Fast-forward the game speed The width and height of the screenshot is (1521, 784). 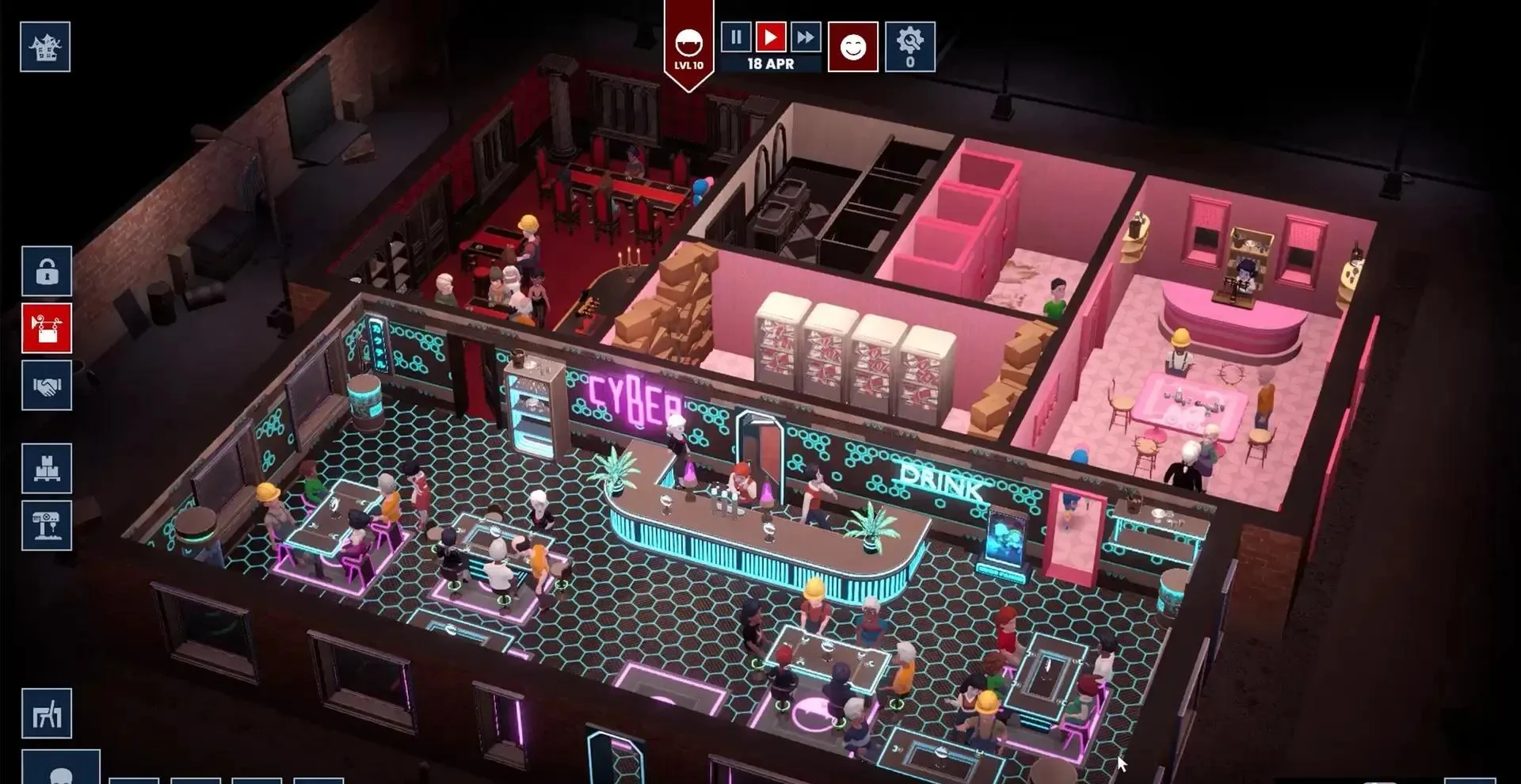(805, 36)
